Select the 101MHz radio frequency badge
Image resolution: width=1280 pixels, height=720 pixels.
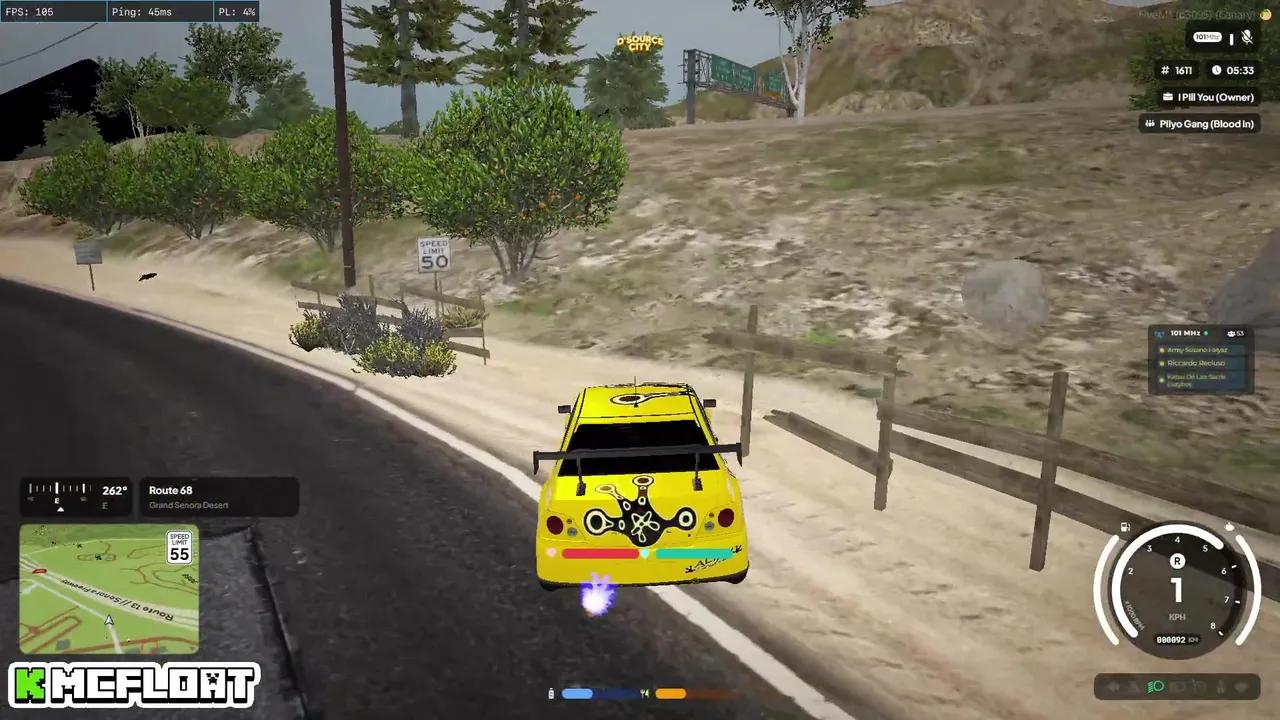coord(1207,37)
